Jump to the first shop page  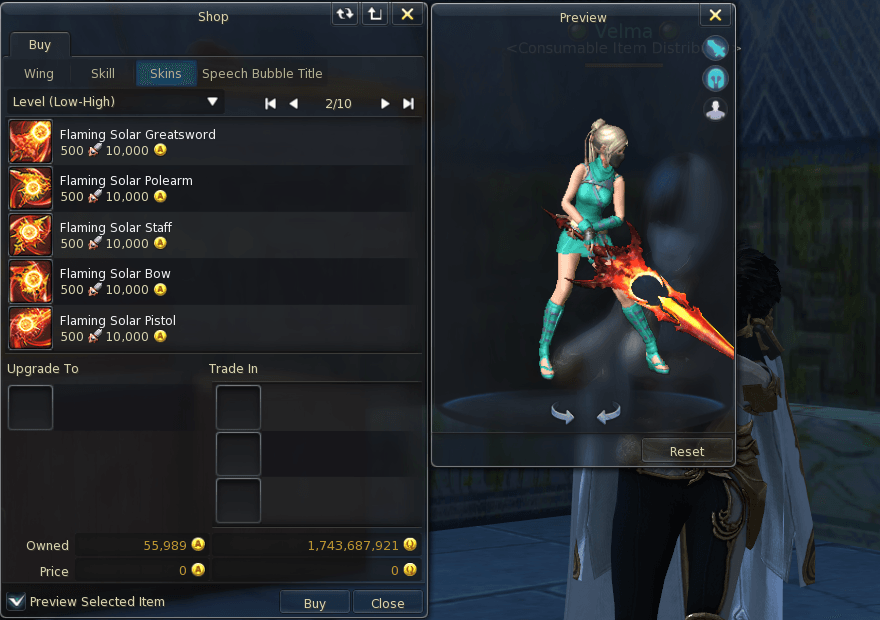coord(270,103)
